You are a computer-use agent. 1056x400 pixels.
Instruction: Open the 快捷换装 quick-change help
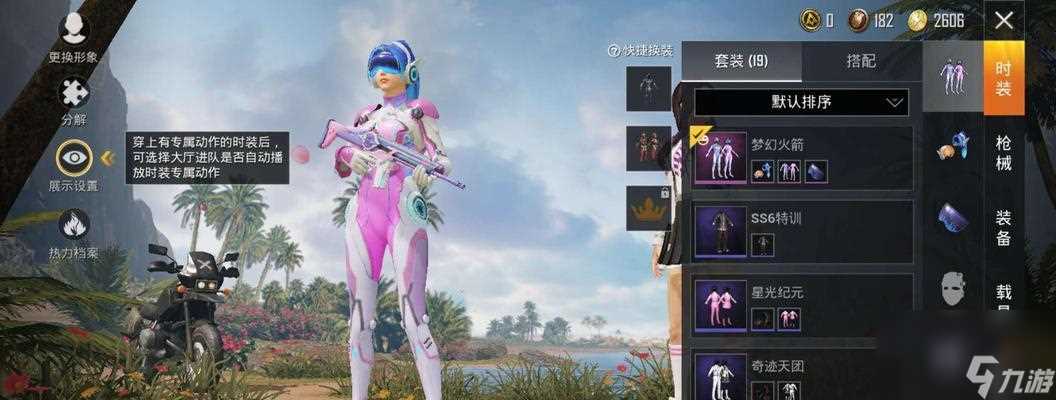(641, 50)
